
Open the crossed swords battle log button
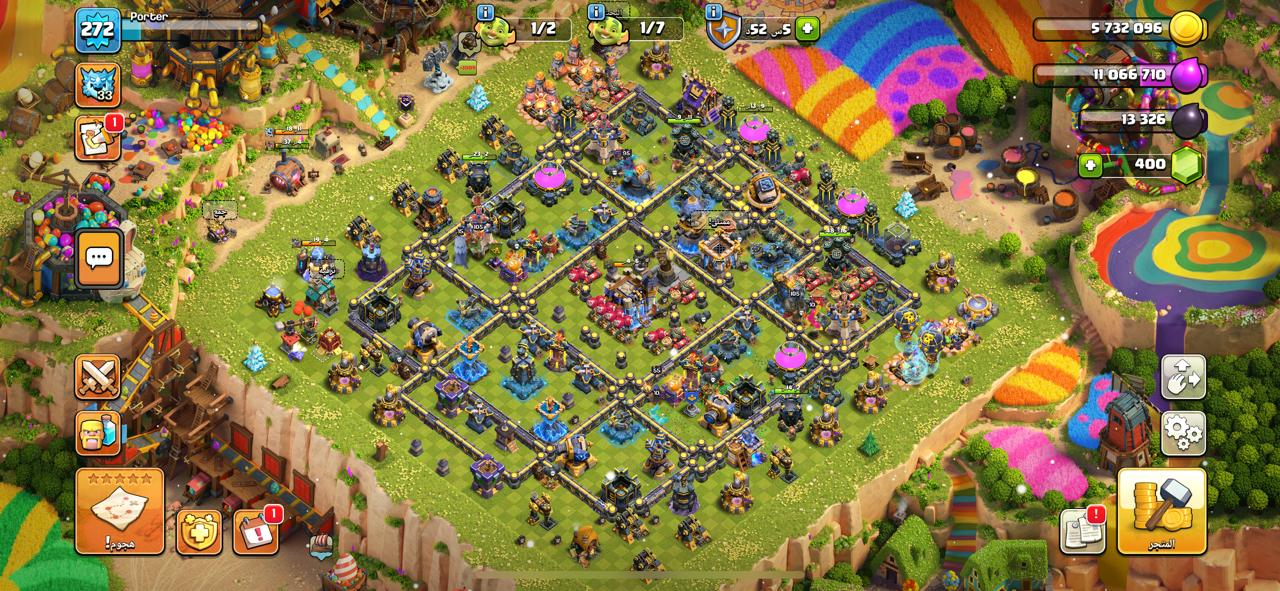tap(98, 377)
